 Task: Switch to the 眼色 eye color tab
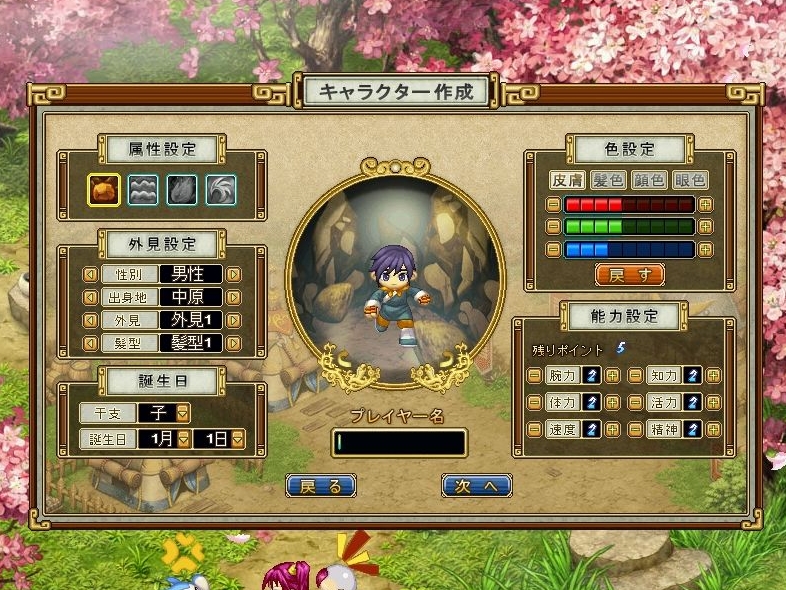[690, 180]
